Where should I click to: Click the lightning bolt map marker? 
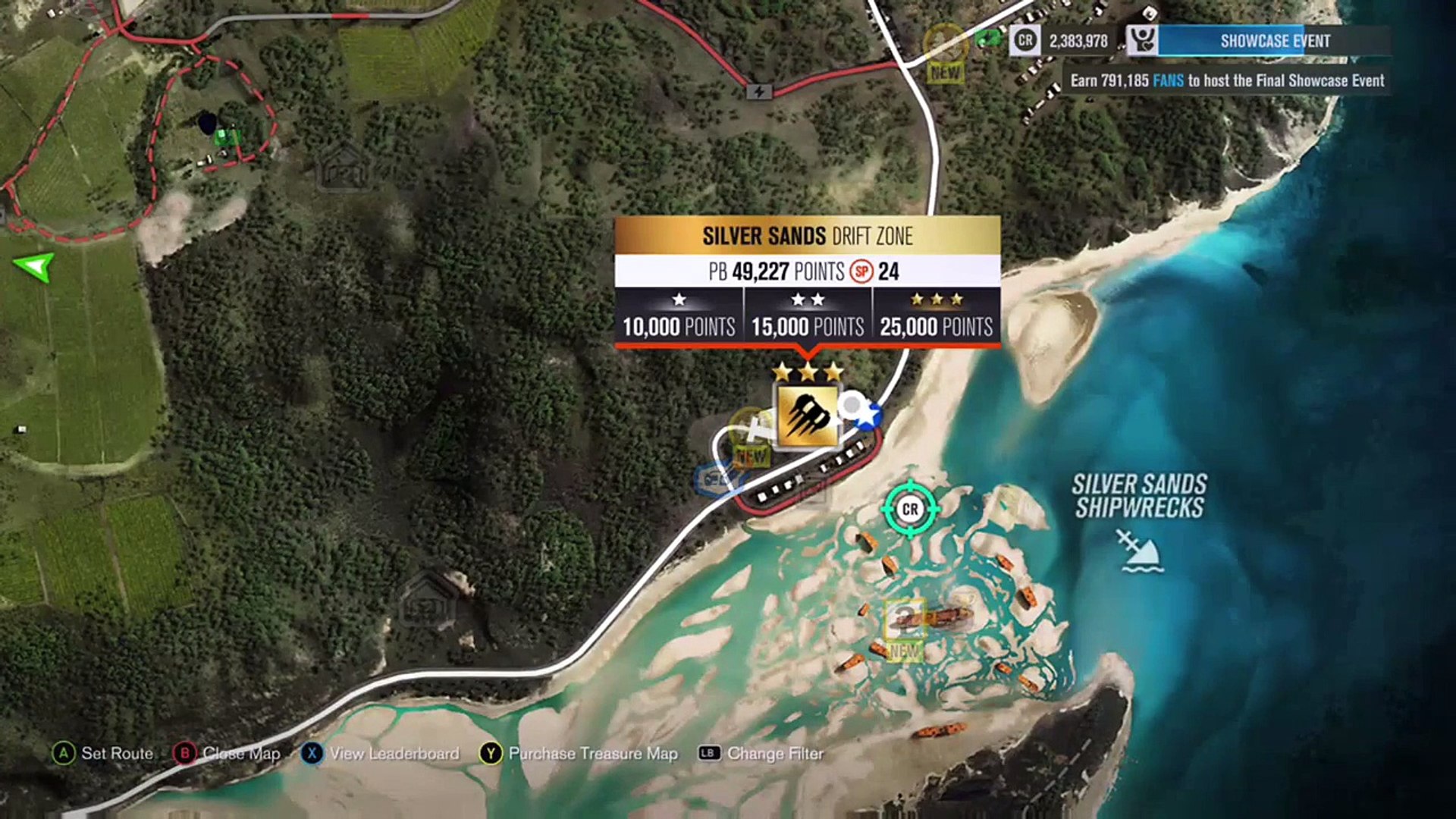pyautogui.click(x=759, y=92)
